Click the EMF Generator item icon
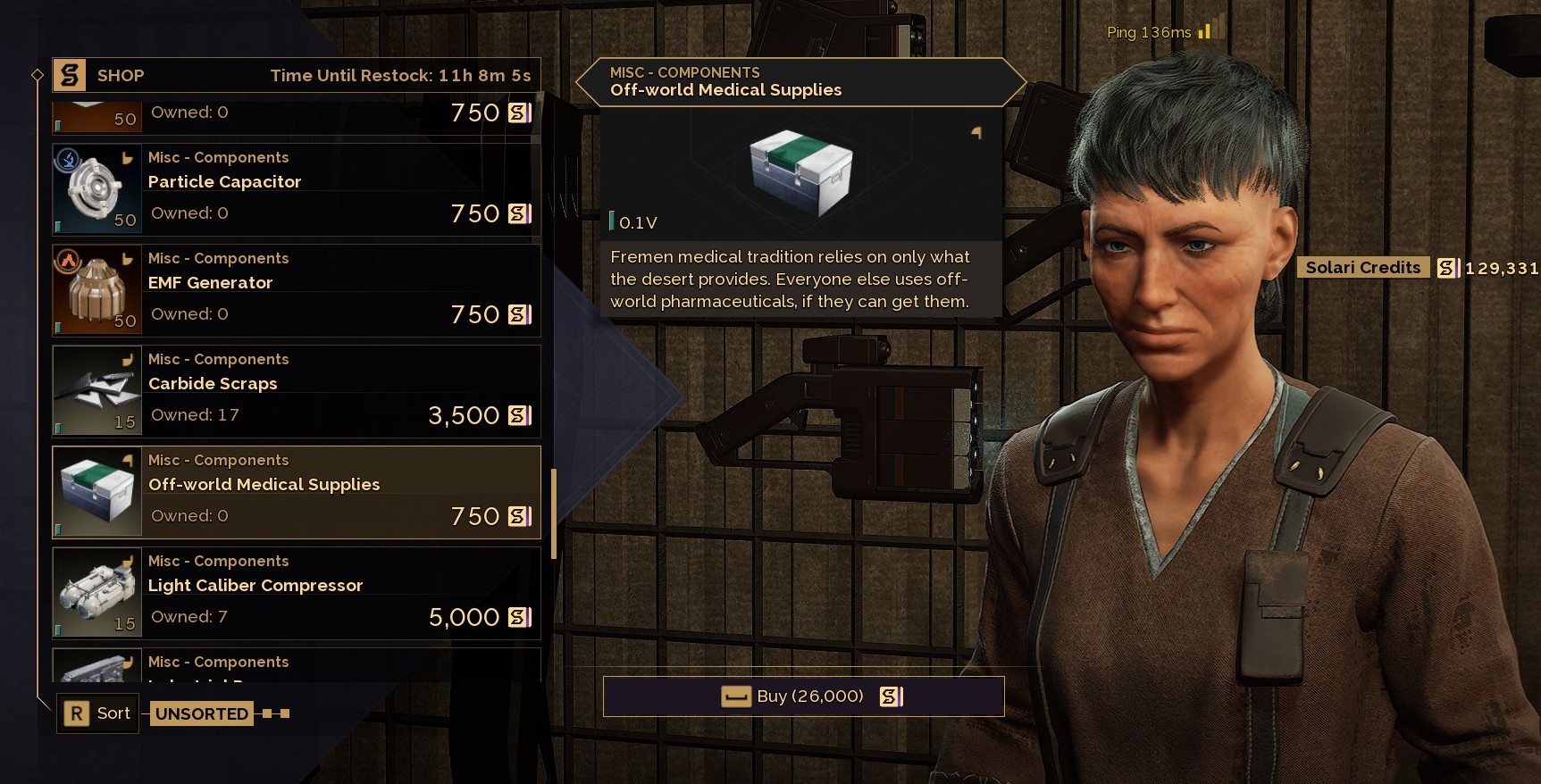Image resolution: width=1541 pixels, height=784 pixels. 97,291
